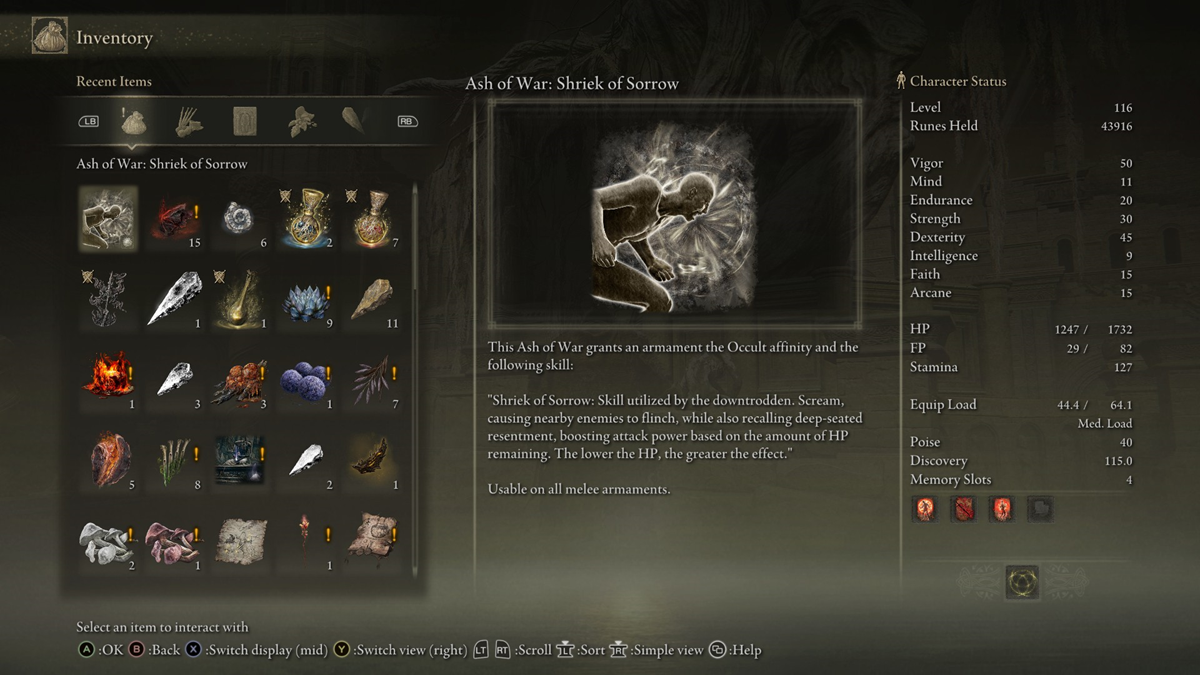Screen dimensions: 1200x675
Task: Switch to the skeletal hand inventory tab
Action: click(190, 122)
